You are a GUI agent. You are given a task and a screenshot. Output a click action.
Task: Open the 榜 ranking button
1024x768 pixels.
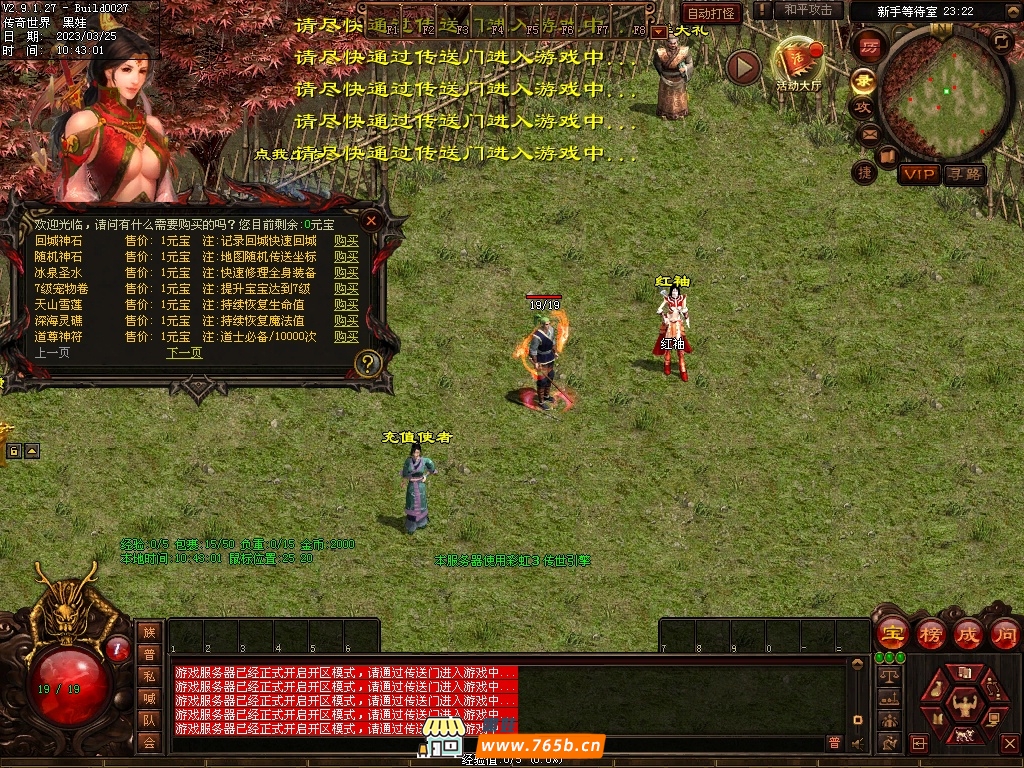(931, 633)
